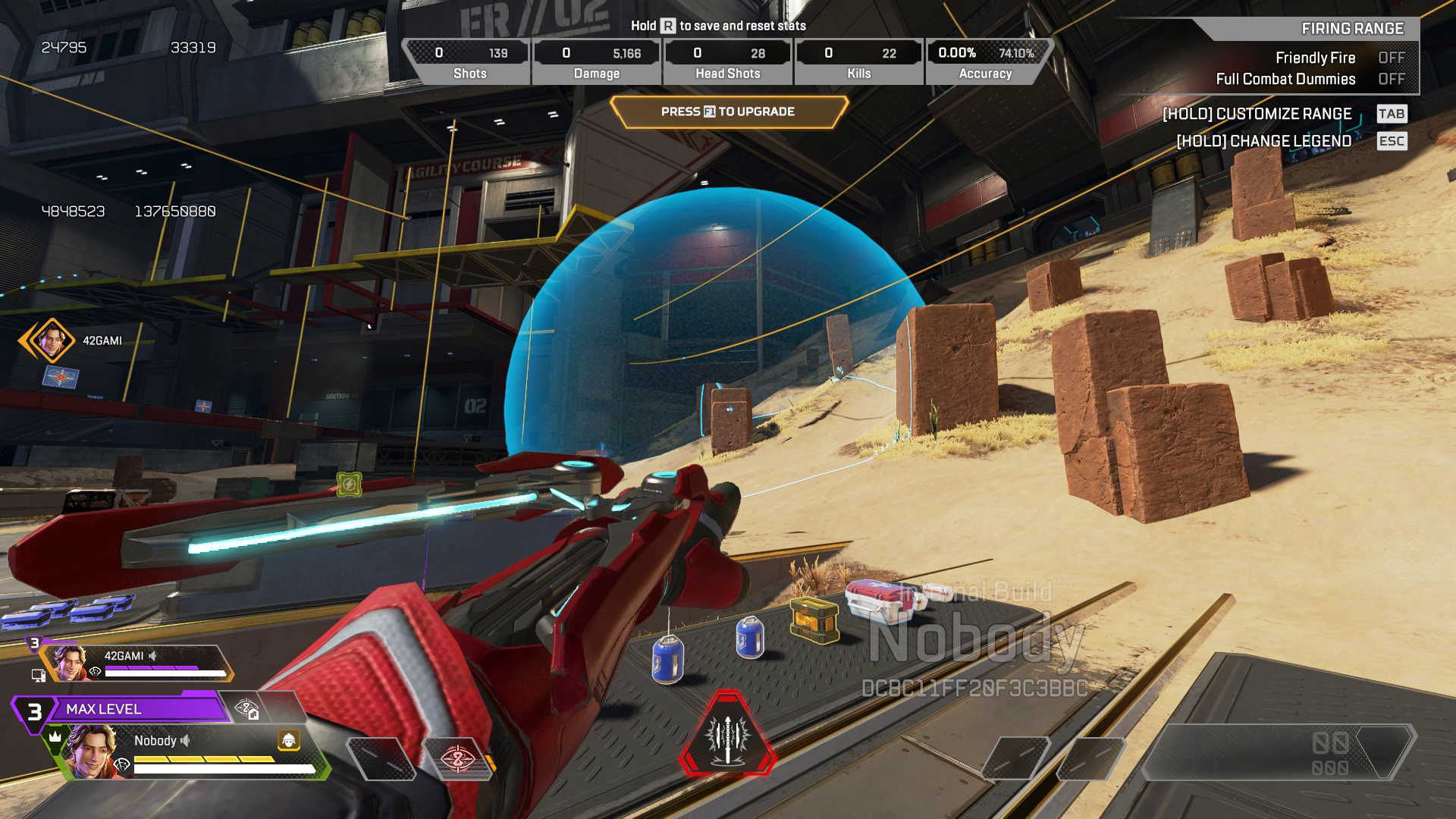This screenshot has height=819, width=1456.
Task: Click Nobody's legend portrait
Action: point(92,752)
